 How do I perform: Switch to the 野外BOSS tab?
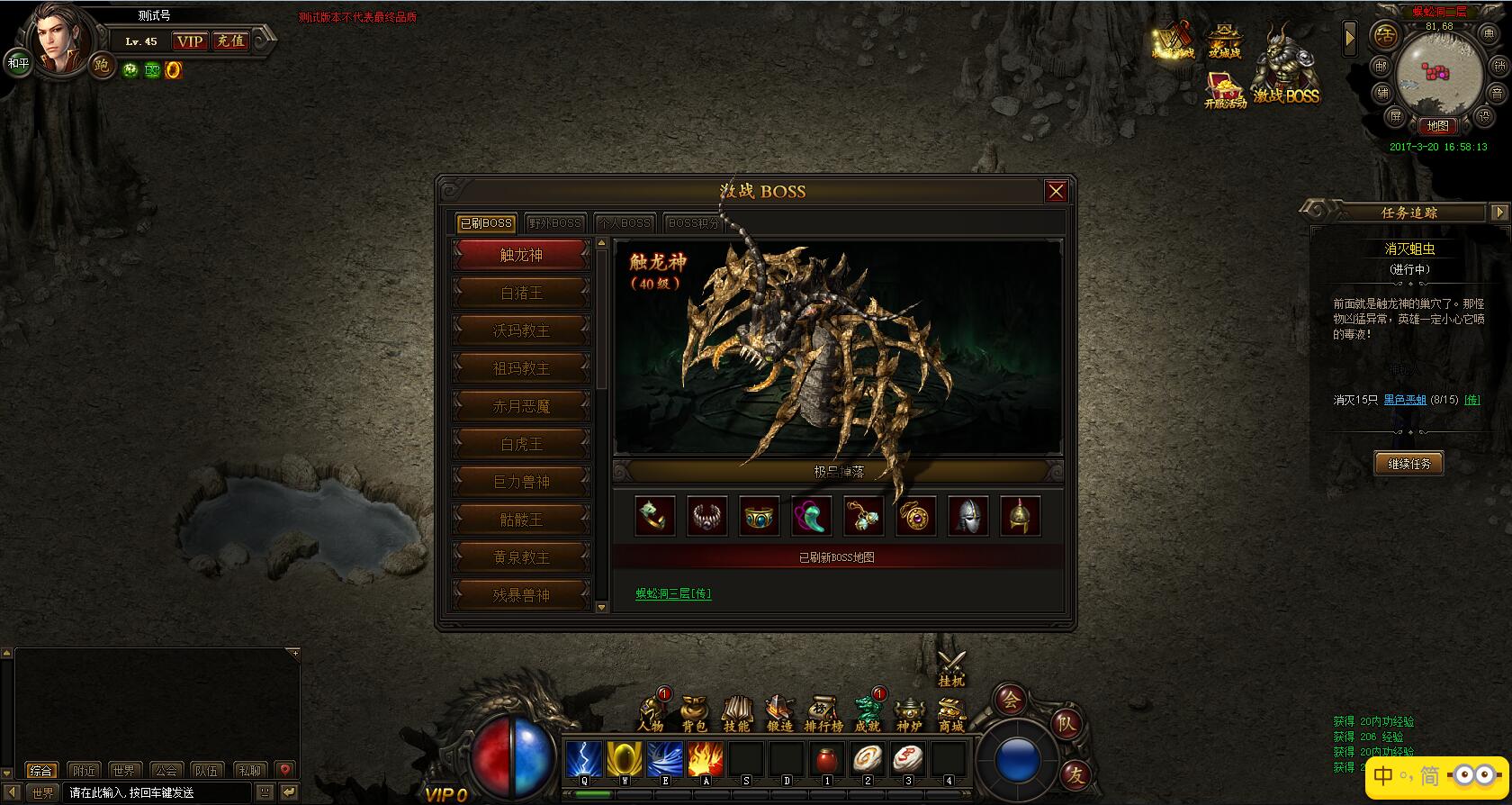[555, 222]
